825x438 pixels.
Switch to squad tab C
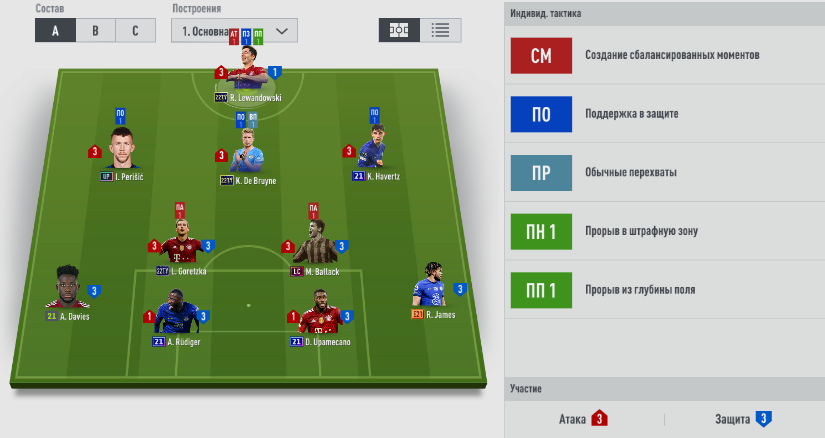coord(134,30)
